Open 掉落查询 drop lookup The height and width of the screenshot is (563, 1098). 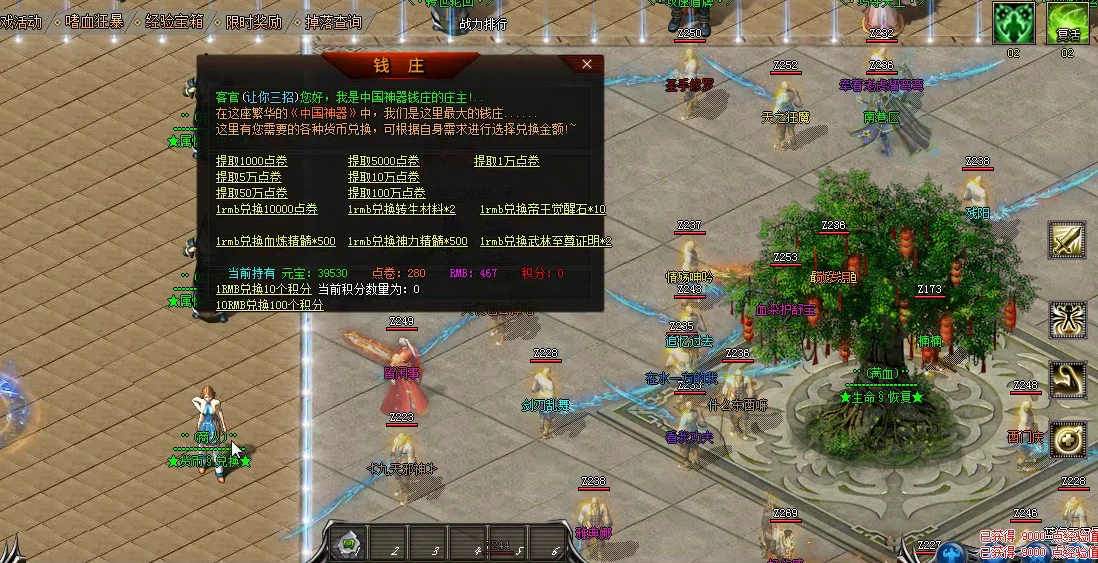333,21
